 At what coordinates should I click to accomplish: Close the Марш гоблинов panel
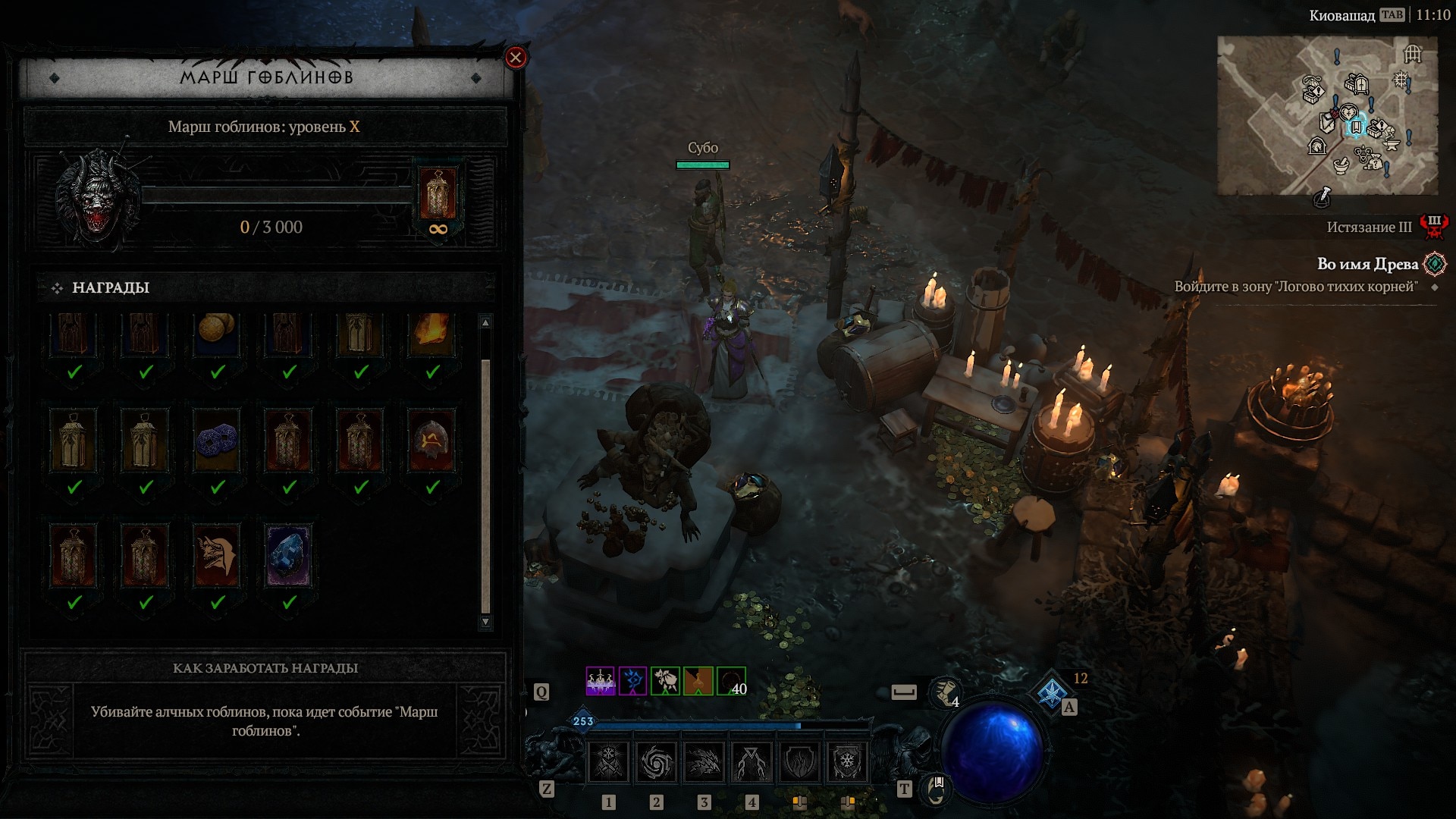tap(516, 58)
